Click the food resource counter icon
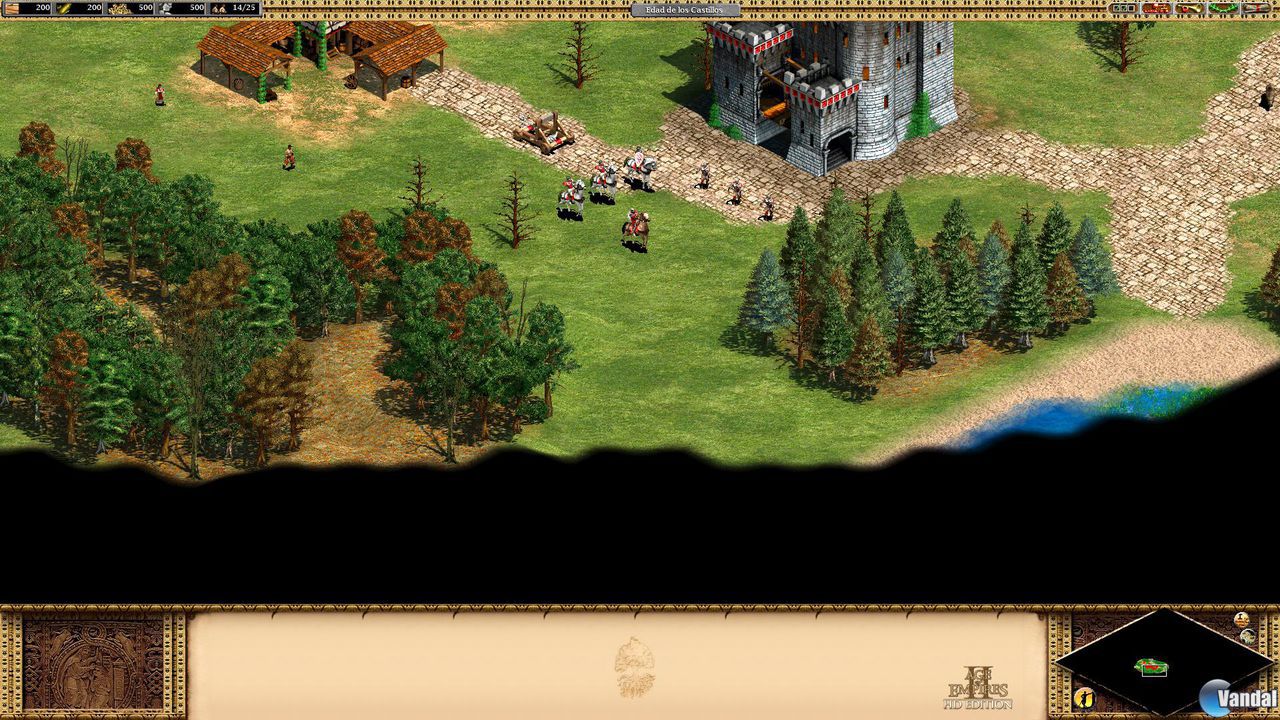The height and width of the screenshot is (720, 1280). (x=62, y=8)
